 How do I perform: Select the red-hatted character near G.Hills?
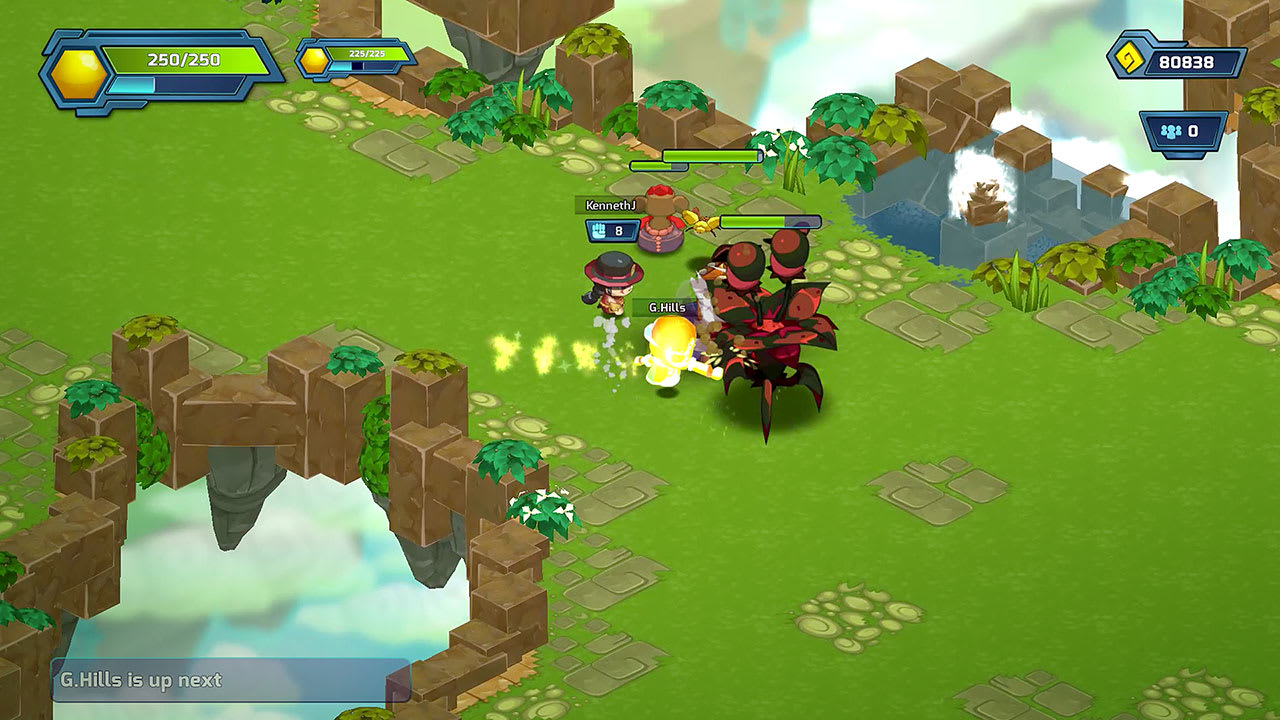612,290
